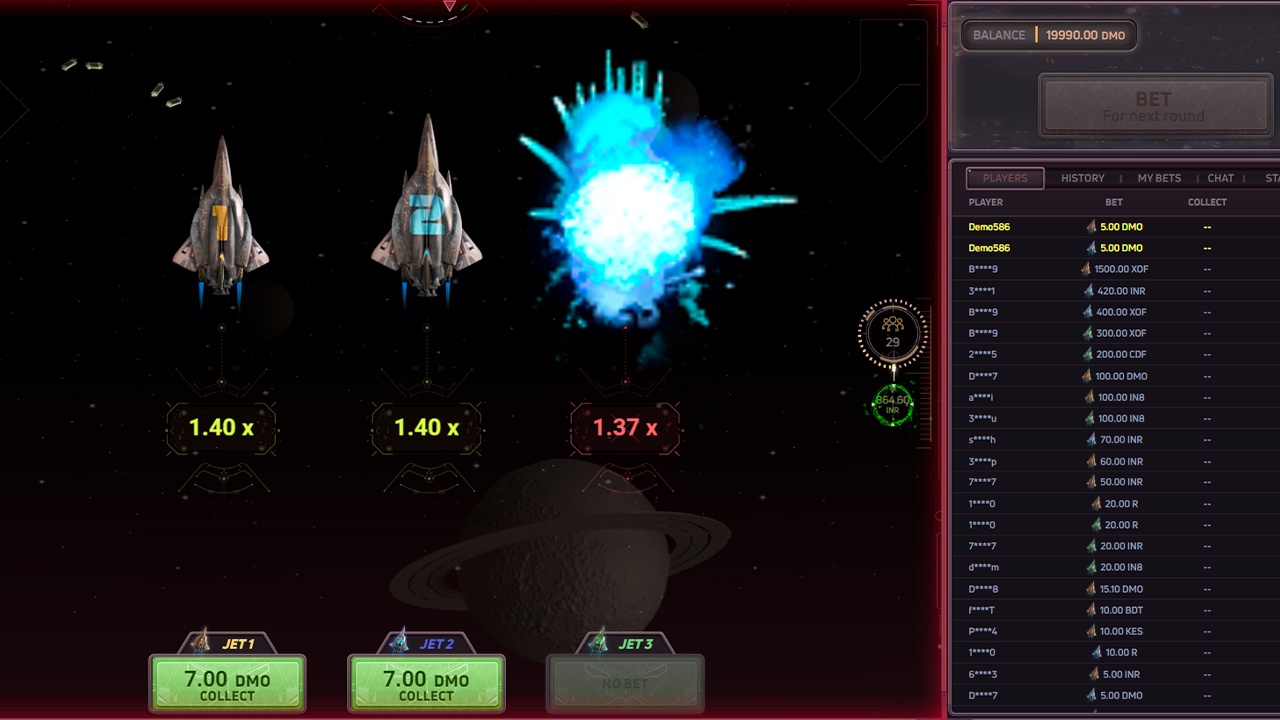
Task: Select the 1500.00 XOF player row
Action: (x=1114, y=269)
